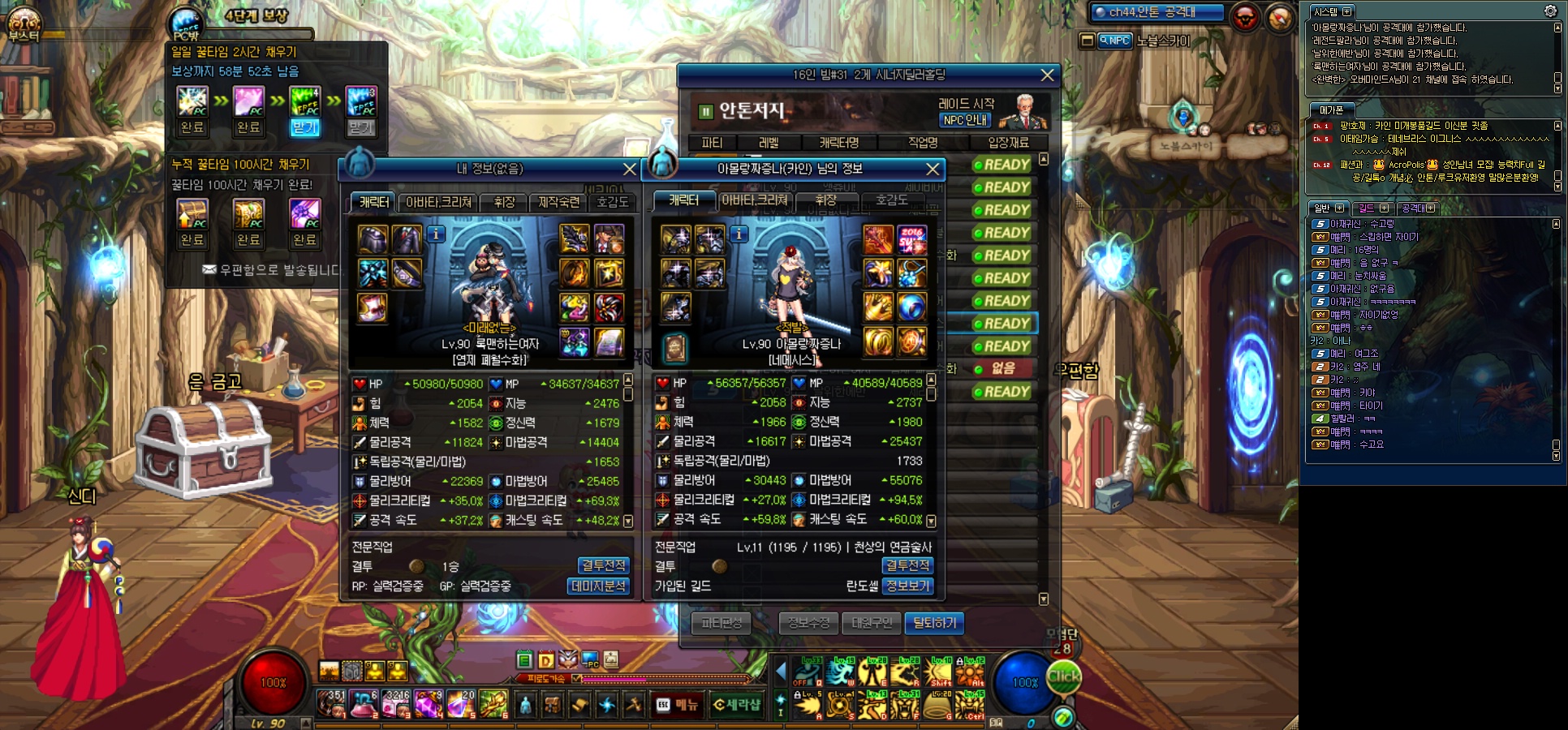Close the 아몰랑짜증나 player info window
1568x730 pixels.
[933, 169]
